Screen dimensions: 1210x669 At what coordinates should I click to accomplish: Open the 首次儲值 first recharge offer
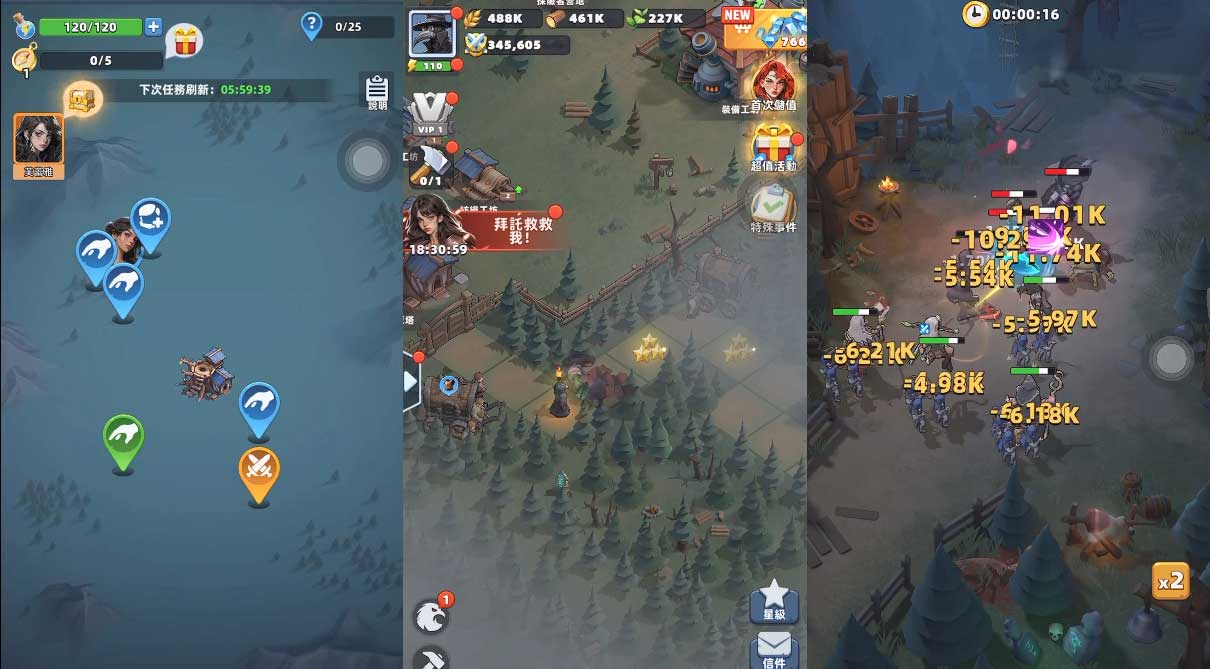click(x=773, y=84)
